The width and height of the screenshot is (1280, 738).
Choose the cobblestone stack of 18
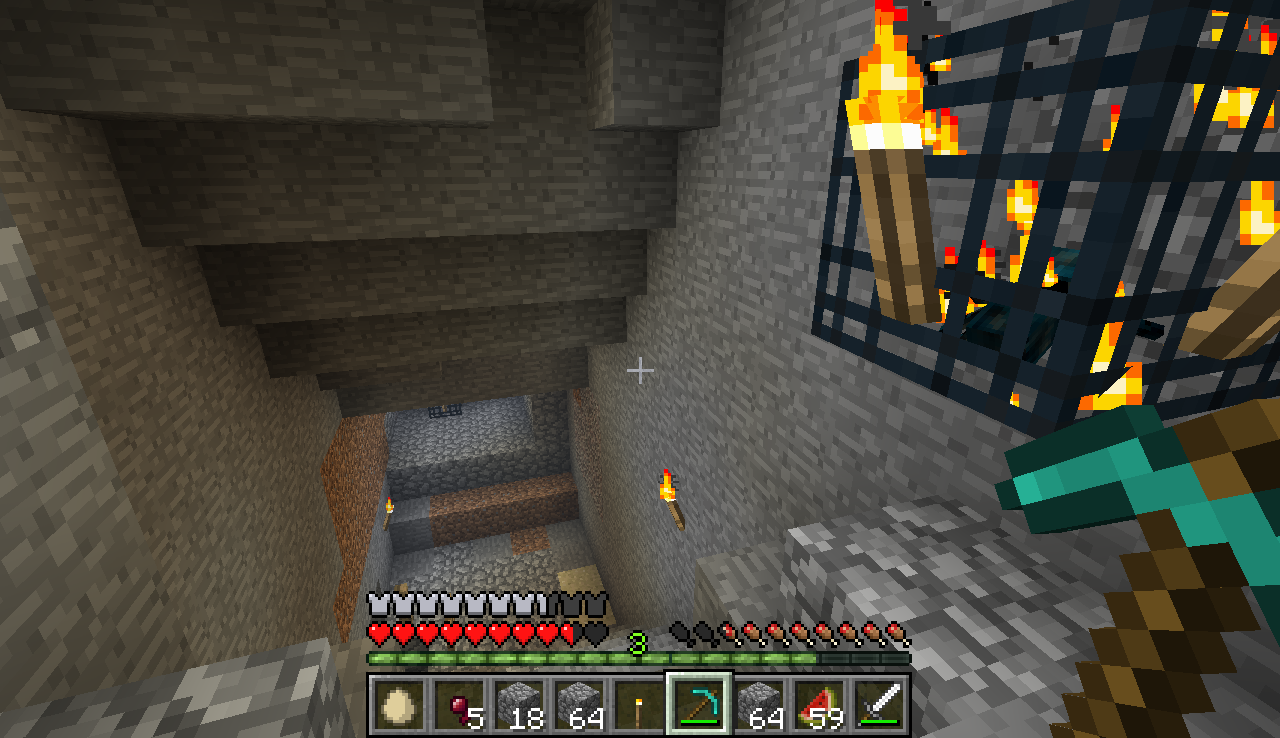[x=518, y=705]
